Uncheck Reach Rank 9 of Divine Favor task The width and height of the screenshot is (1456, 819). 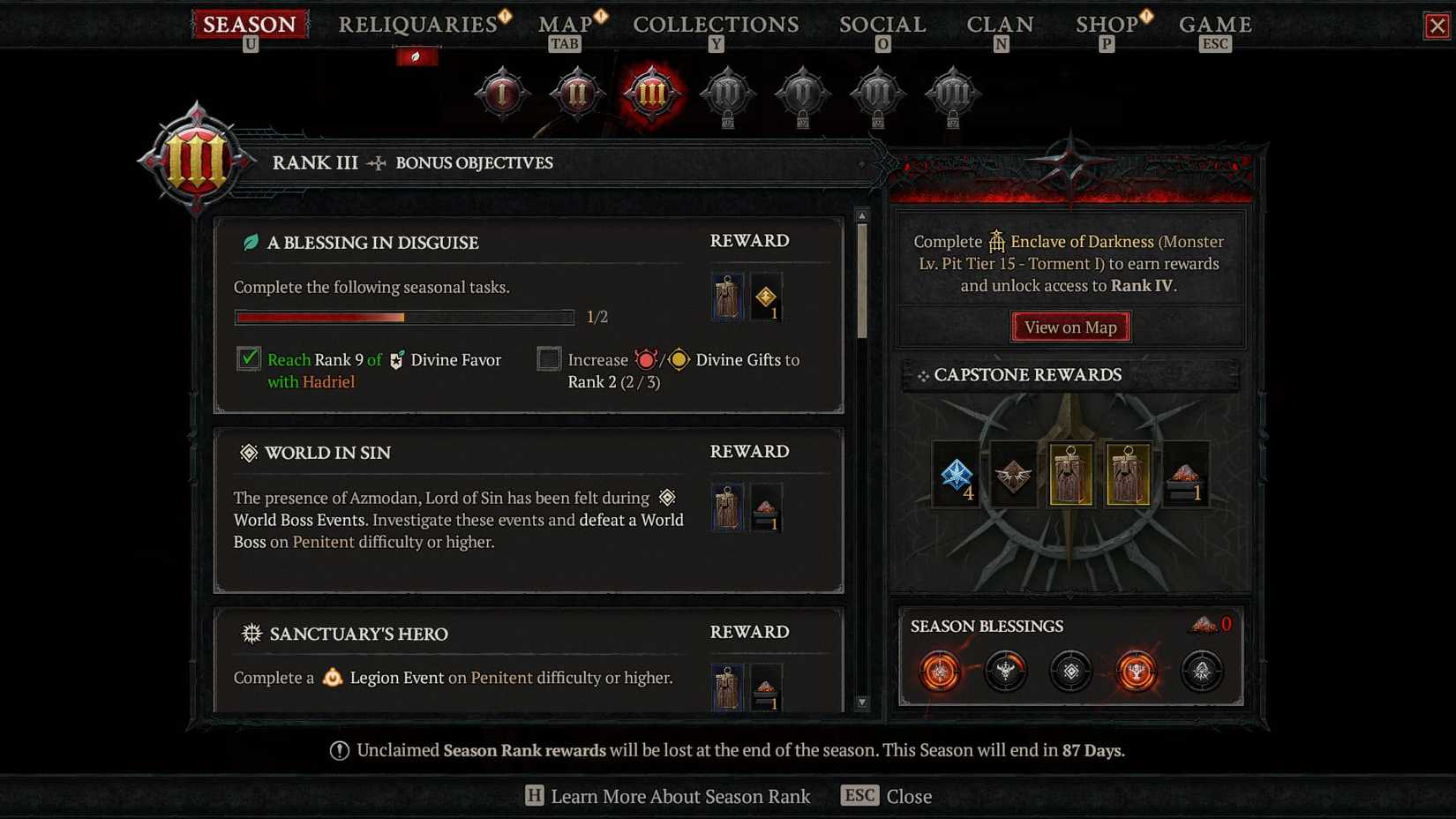(248, 359)
